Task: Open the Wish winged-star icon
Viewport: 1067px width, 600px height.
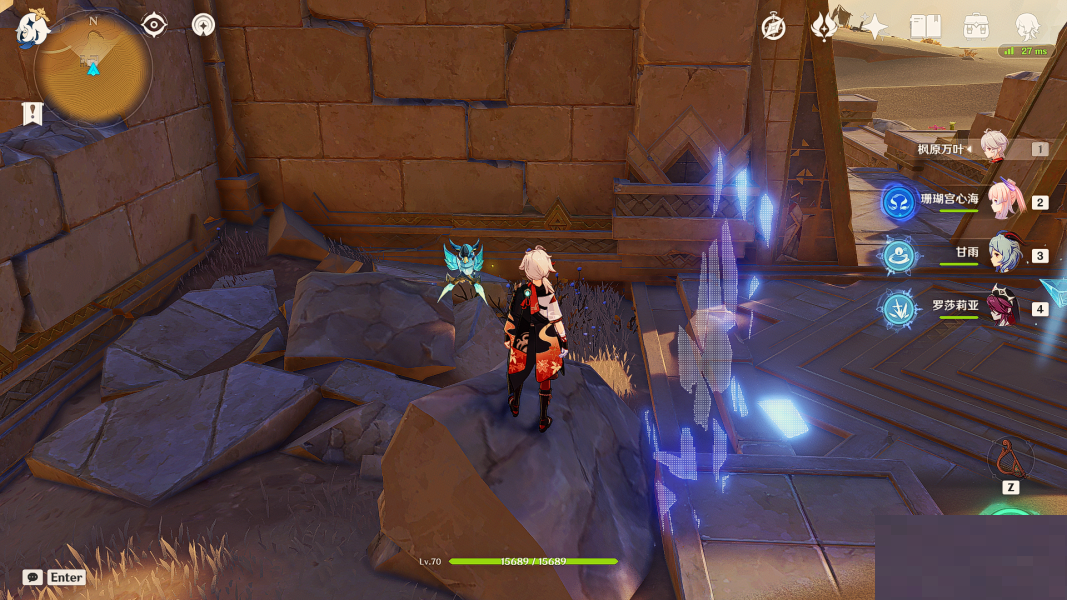Action: [823, 27]
